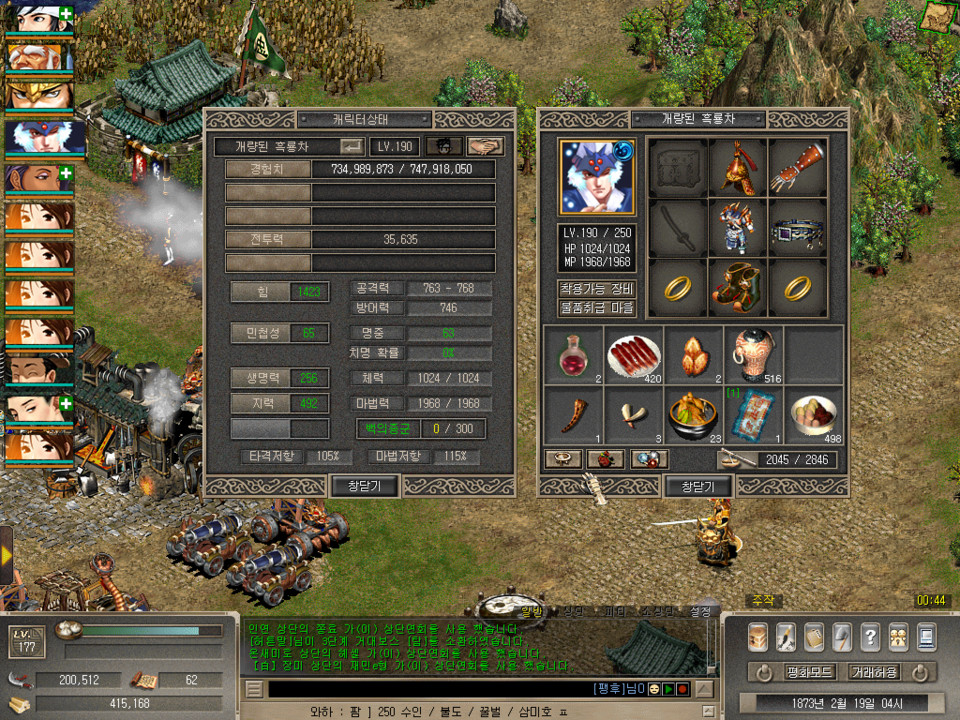The image size is (960, 720).
Task: Open the question mark help icon
Action: 870,637
